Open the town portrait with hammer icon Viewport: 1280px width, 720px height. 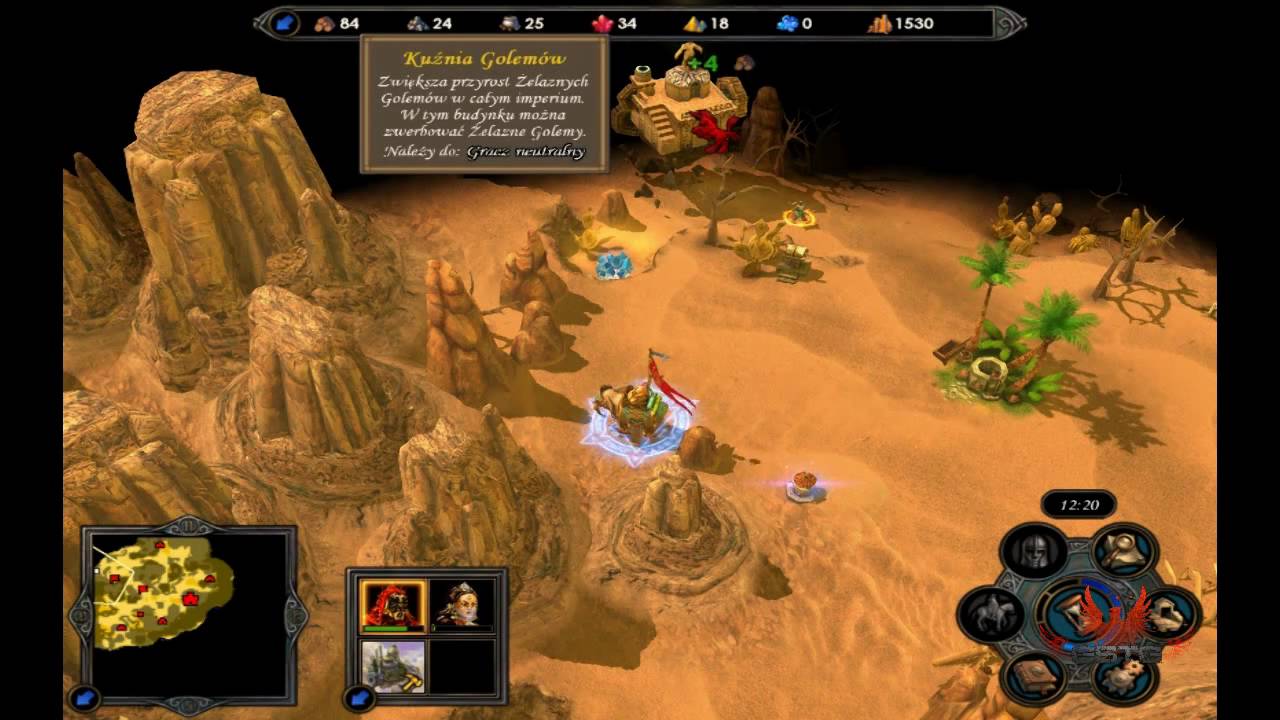[x=393, y=667]
